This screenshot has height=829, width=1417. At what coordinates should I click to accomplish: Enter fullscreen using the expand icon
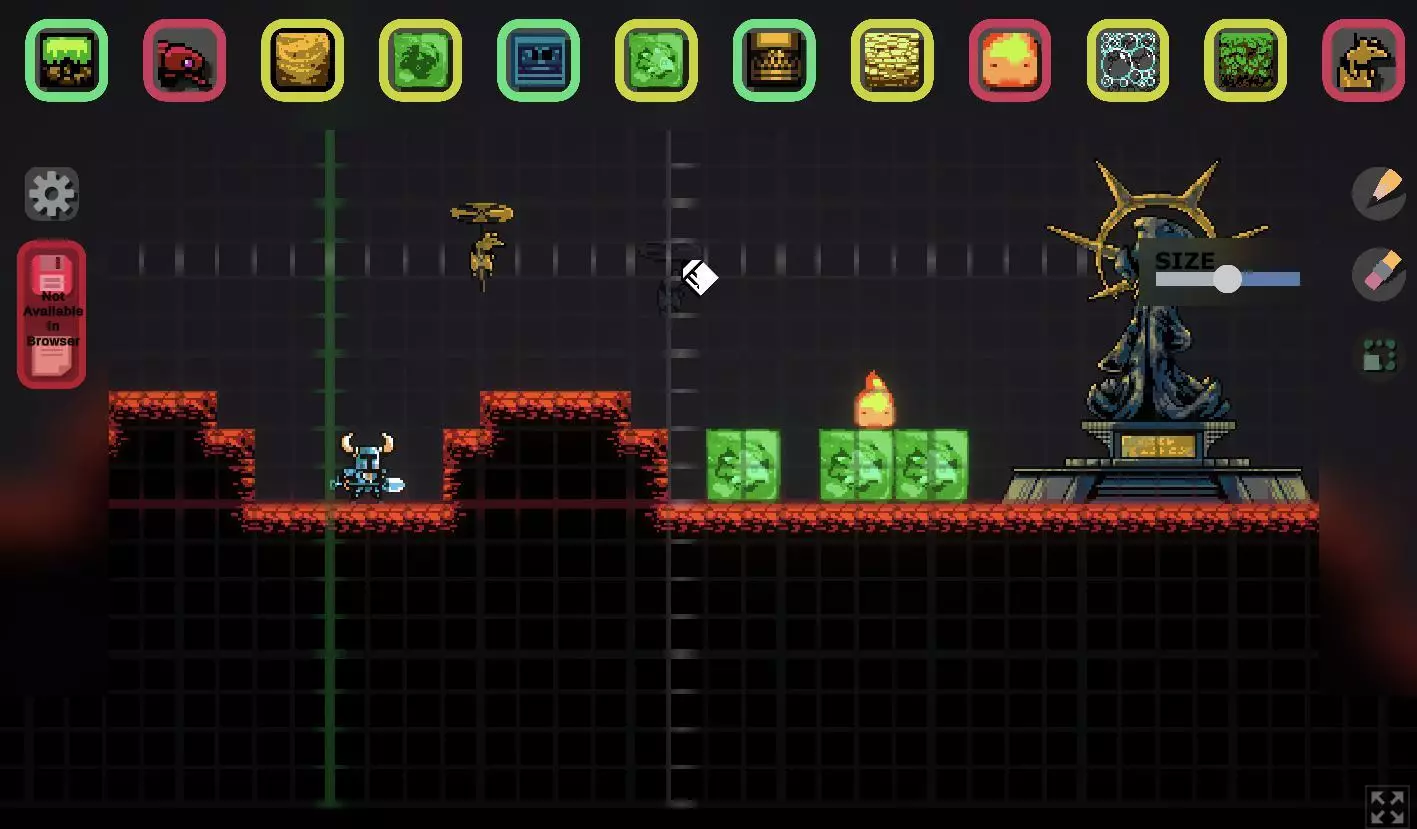(1388, 805)
